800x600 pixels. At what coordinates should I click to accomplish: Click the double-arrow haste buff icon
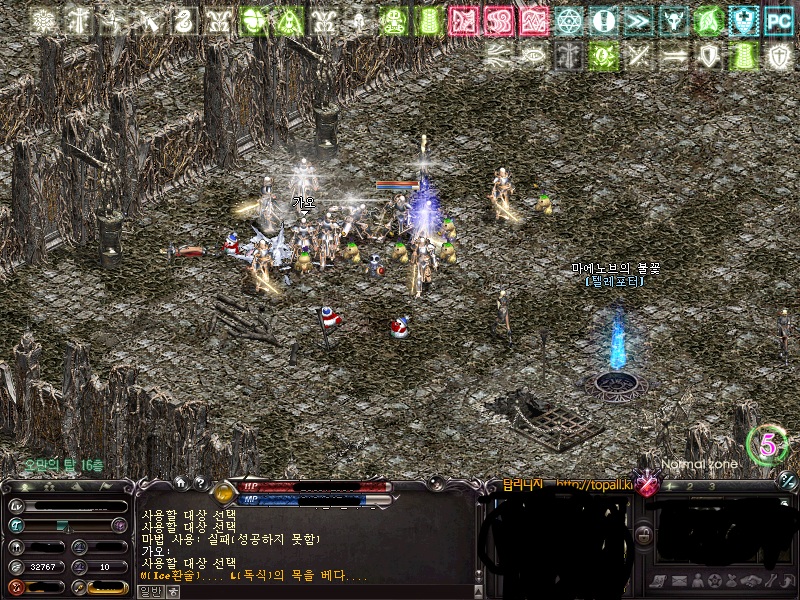click(637, 20)
